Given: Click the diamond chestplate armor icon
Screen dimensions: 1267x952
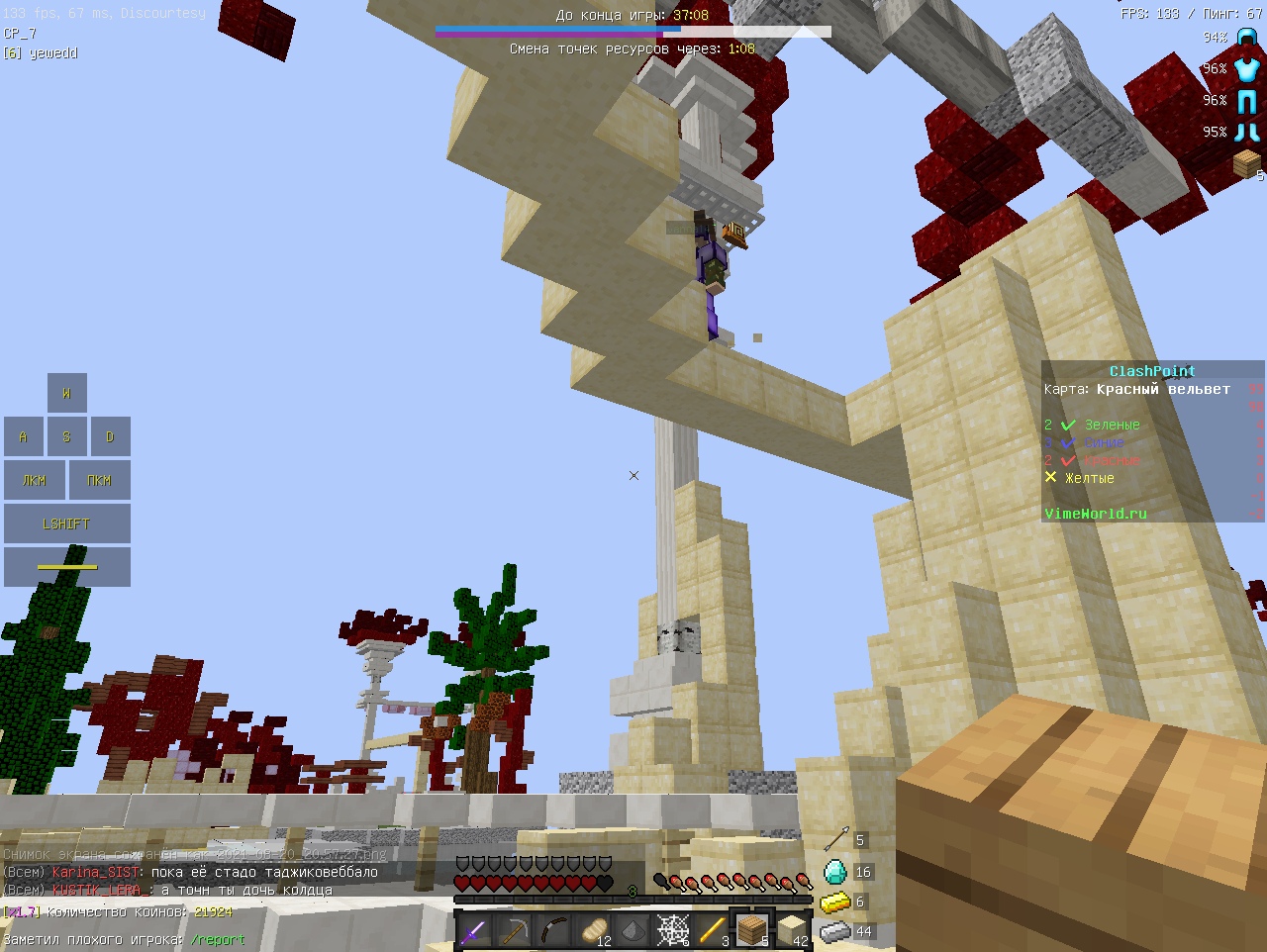Looking at the screenshot, I should pos(1247,69).
